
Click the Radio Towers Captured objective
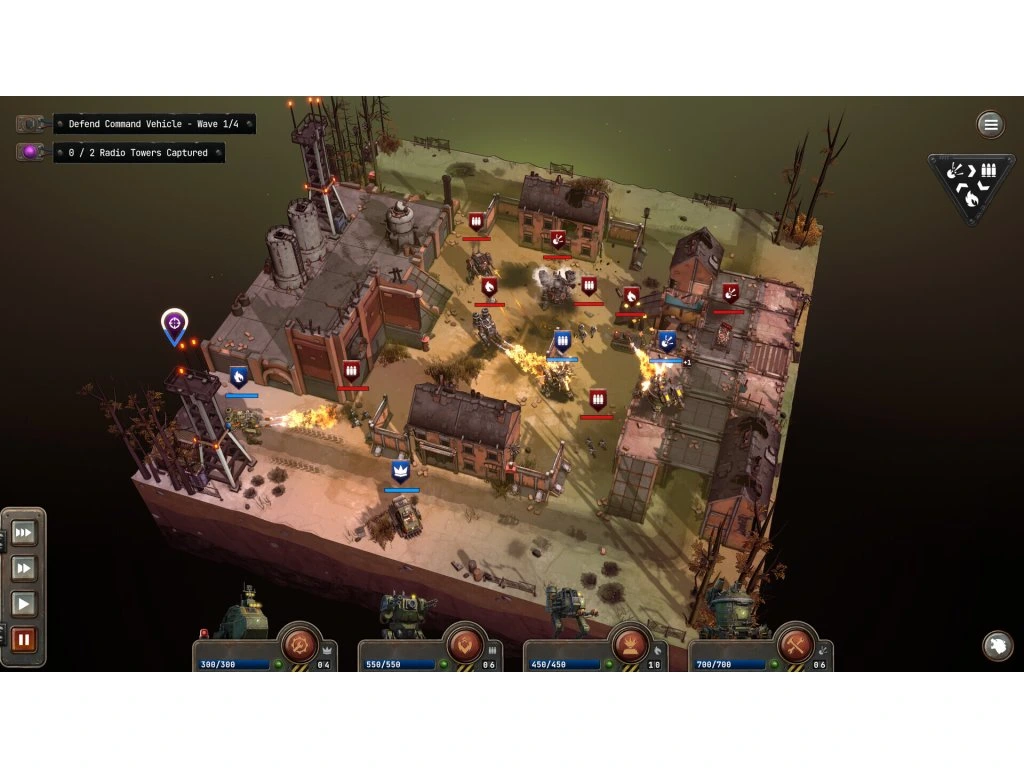click(x=138, y=153)
